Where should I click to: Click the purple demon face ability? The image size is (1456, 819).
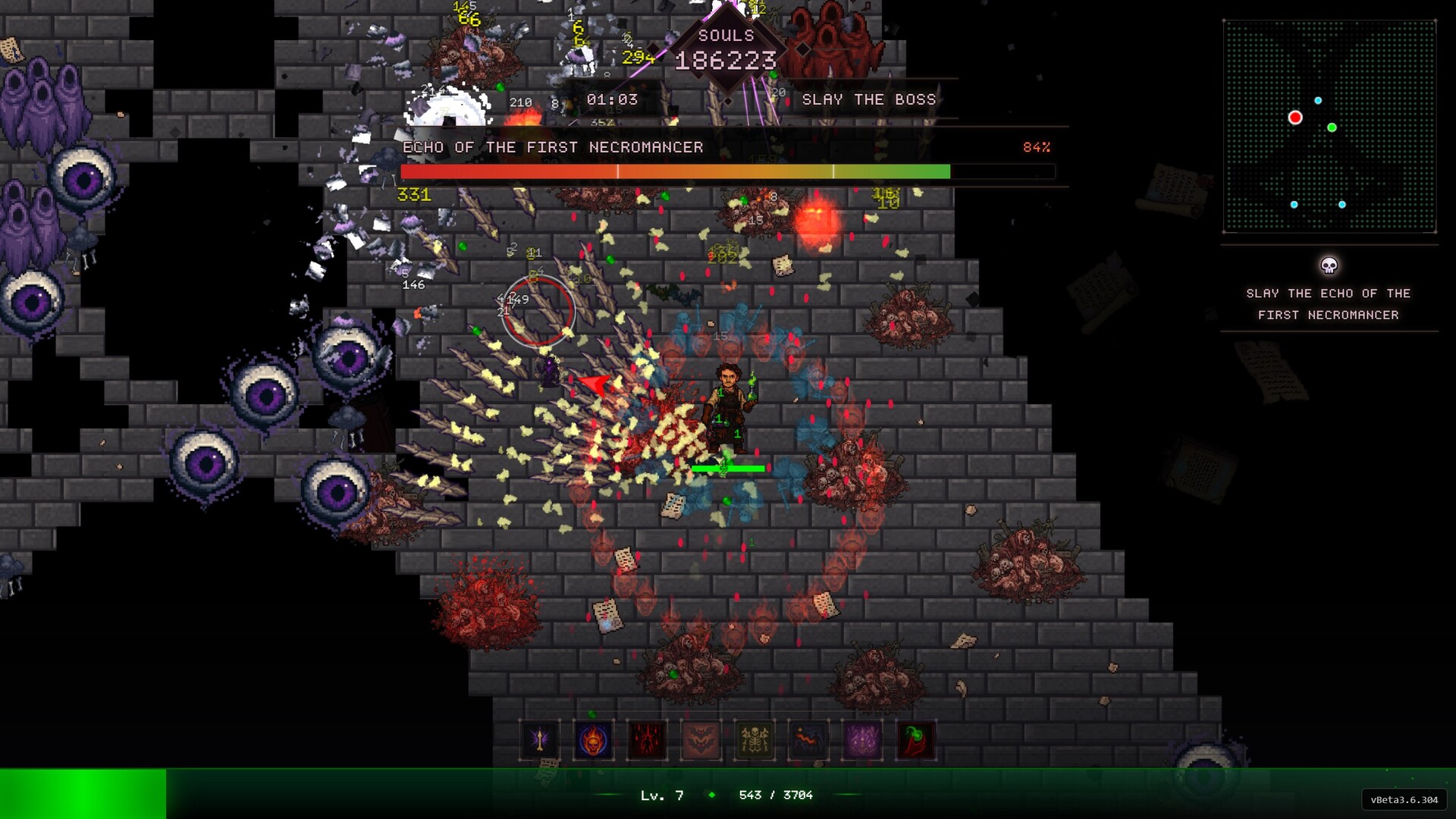pos(862,740)
